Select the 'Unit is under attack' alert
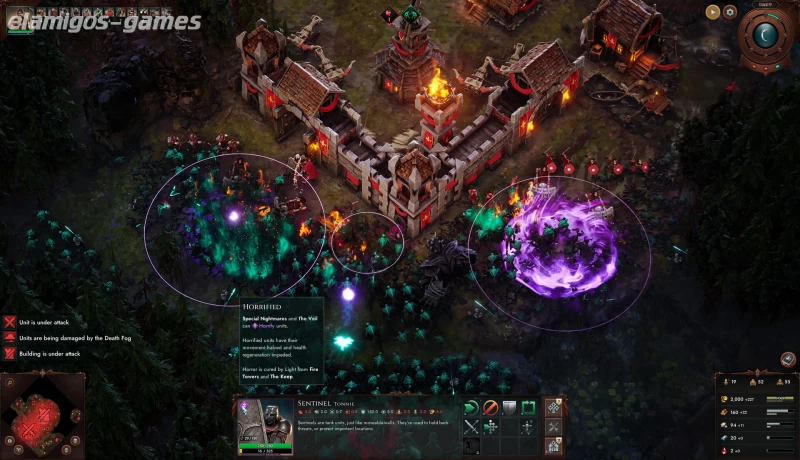 (10, 322)
